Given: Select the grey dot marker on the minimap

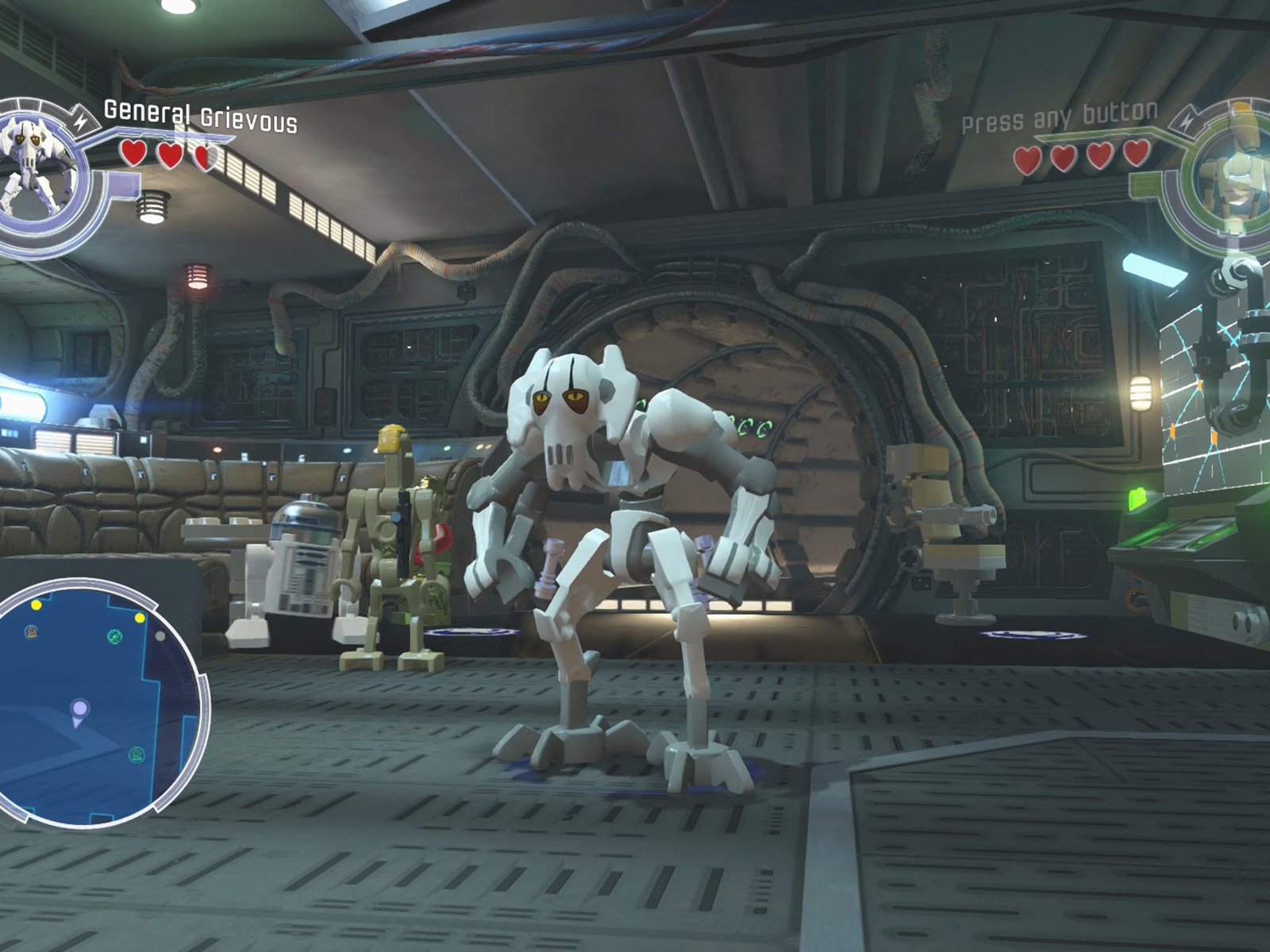Looking at the screenshot, I should coord(160,635).
